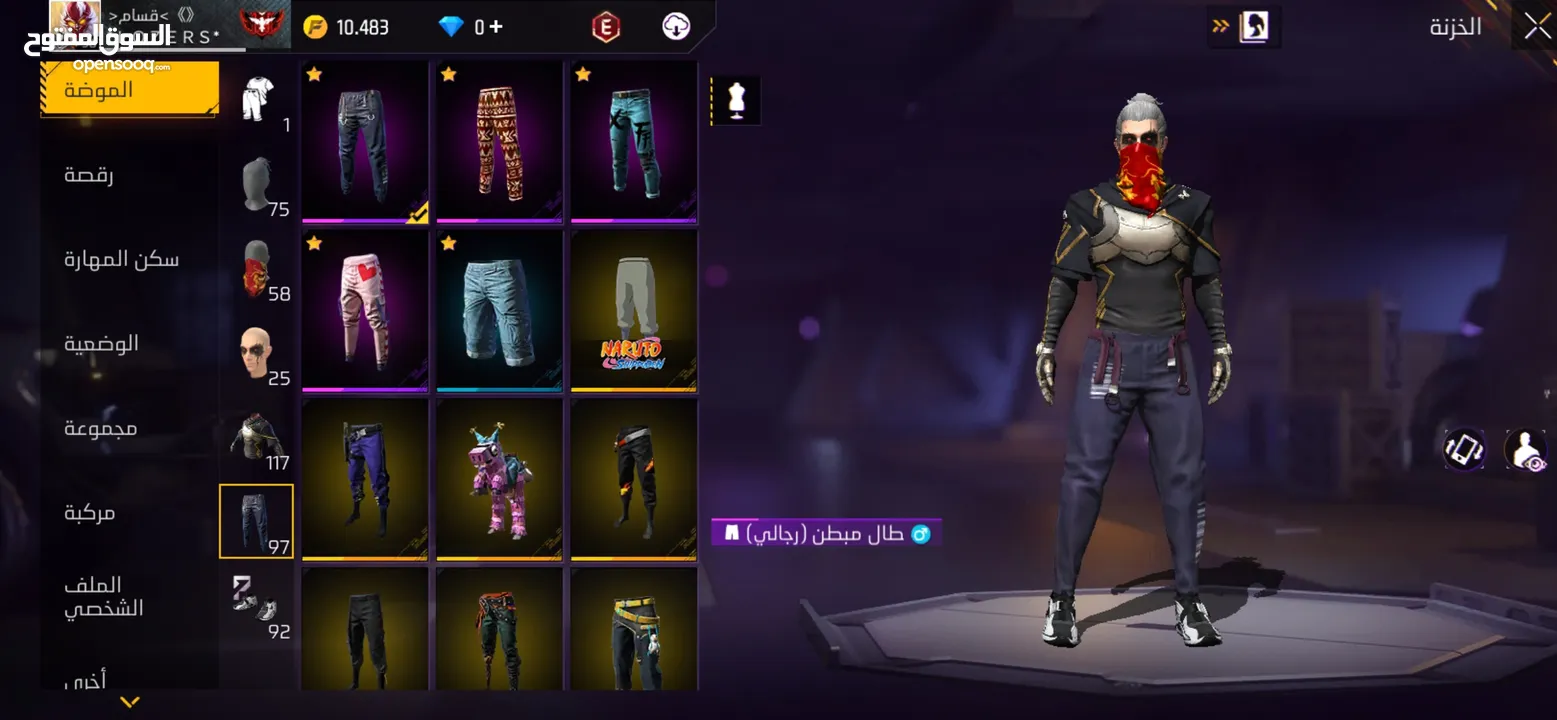
Task: Show the head subcategory with 75 items
Action: [x=257, y=186]
